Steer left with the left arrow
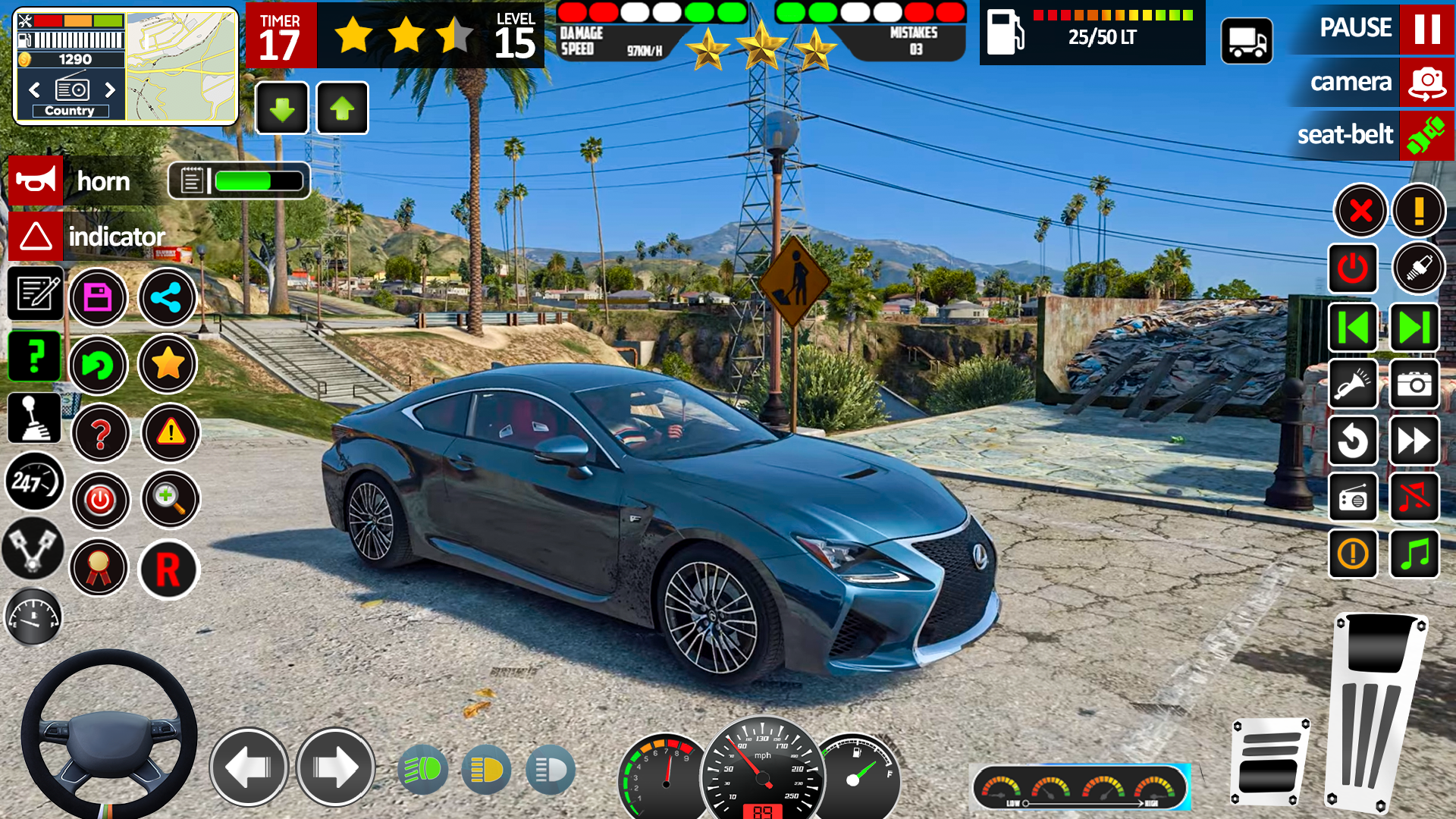This screenshot has width=1456, height=819. pos(249,767)
